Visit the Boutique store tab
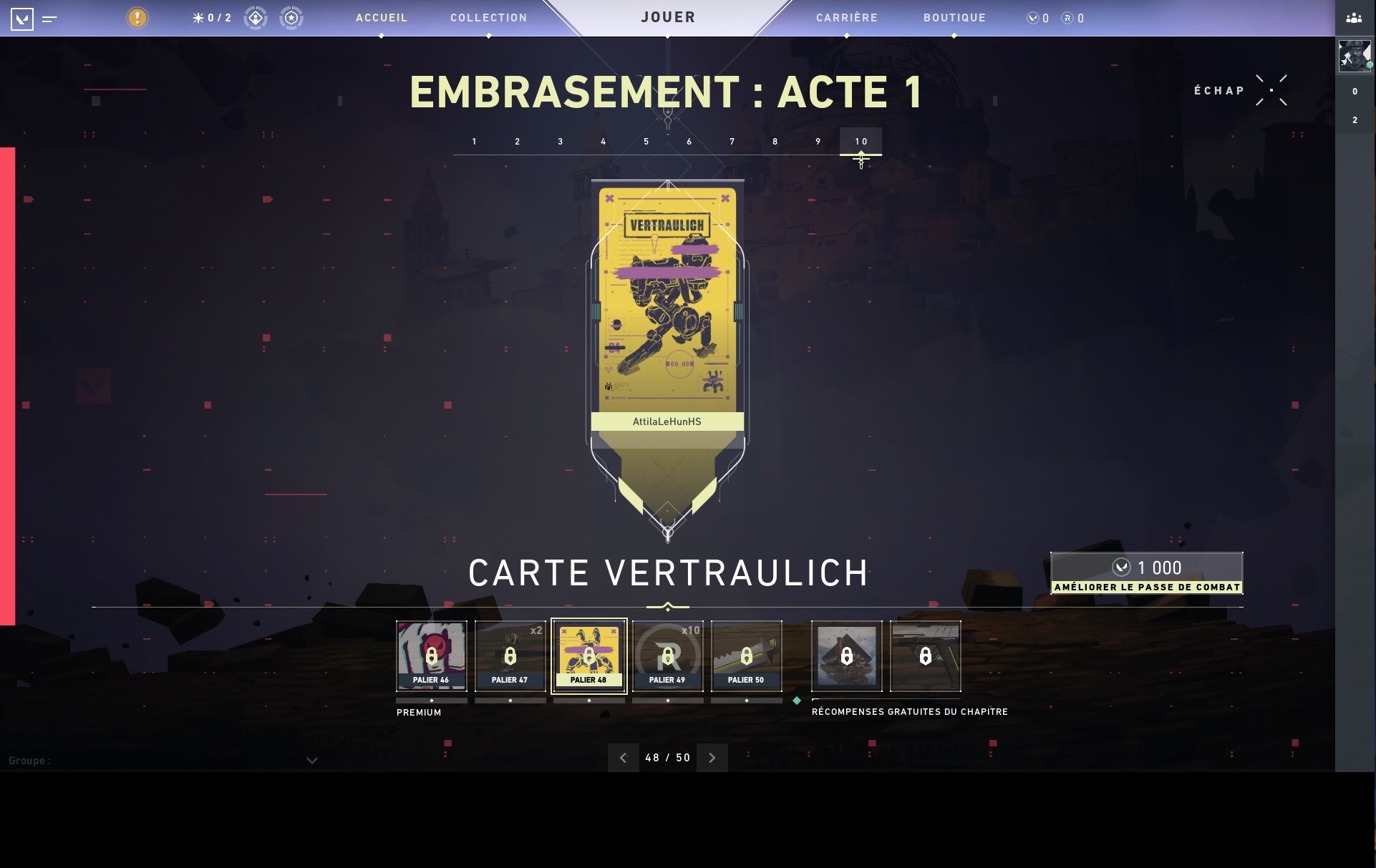1376x868 pixels. point(954,18)
